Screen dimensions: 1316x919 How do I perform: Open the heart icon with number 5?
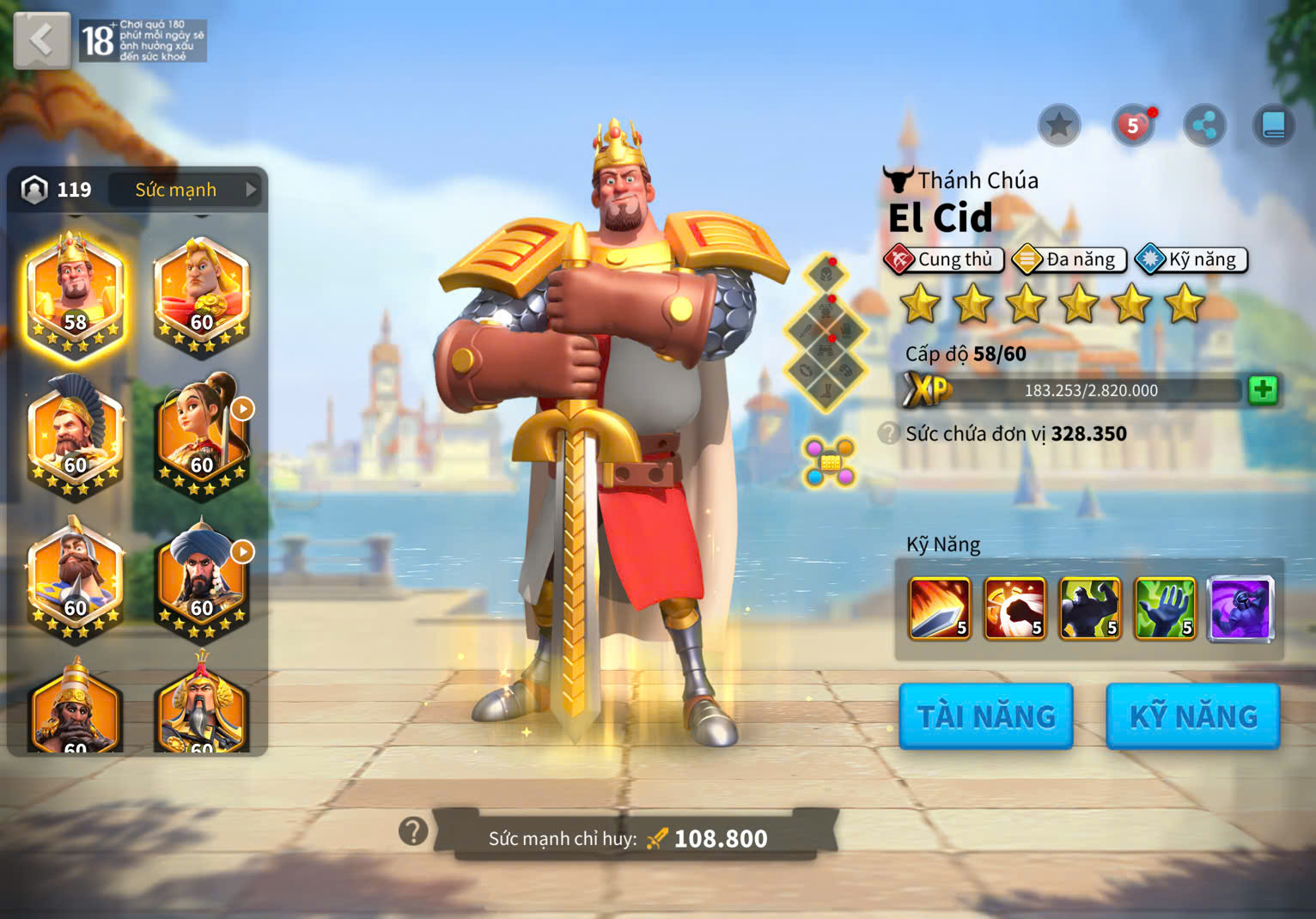pos(1133,126)
